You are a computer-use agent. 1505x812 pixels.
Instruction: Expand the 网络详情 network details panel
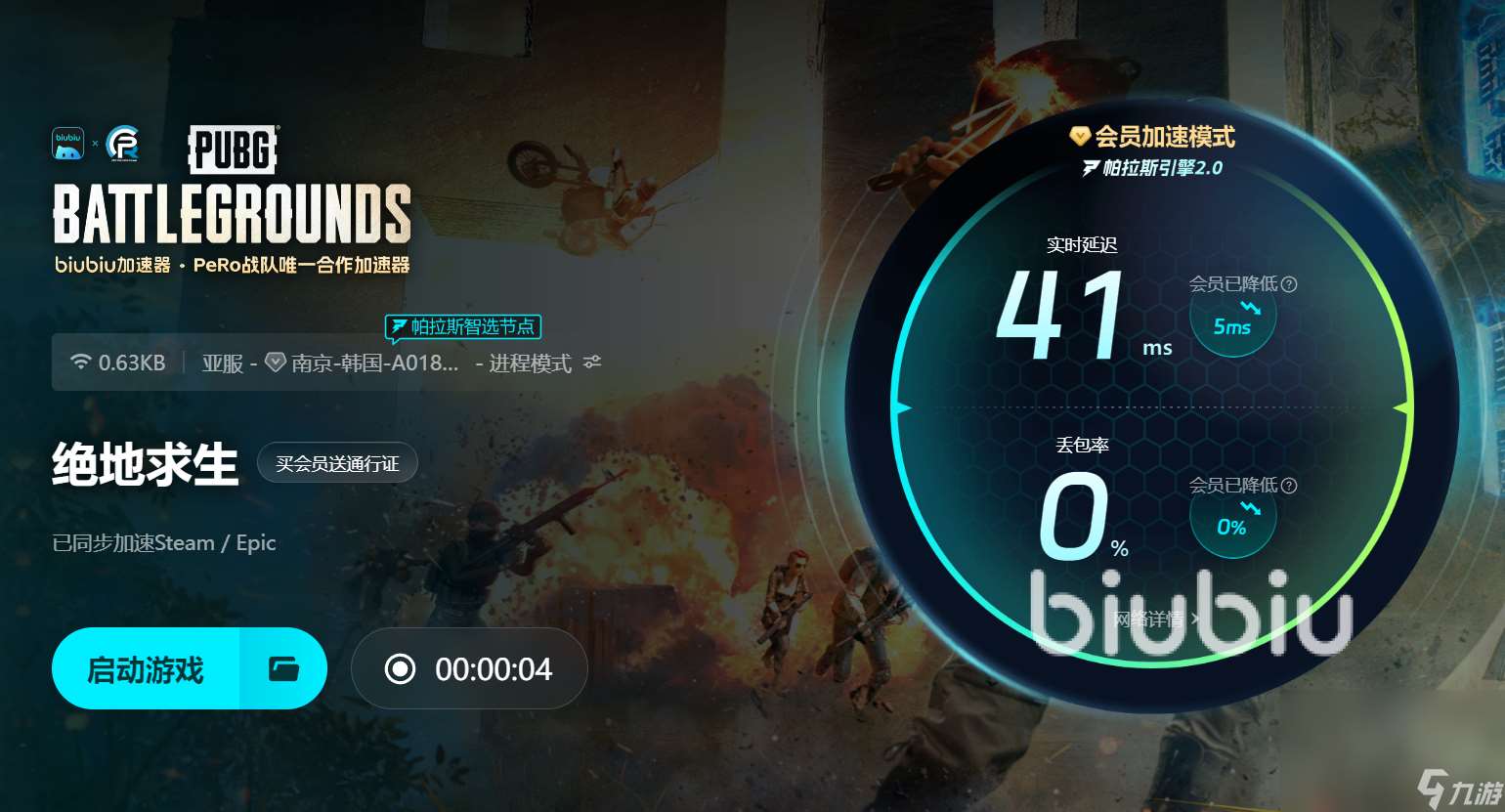pos(1153,620)
